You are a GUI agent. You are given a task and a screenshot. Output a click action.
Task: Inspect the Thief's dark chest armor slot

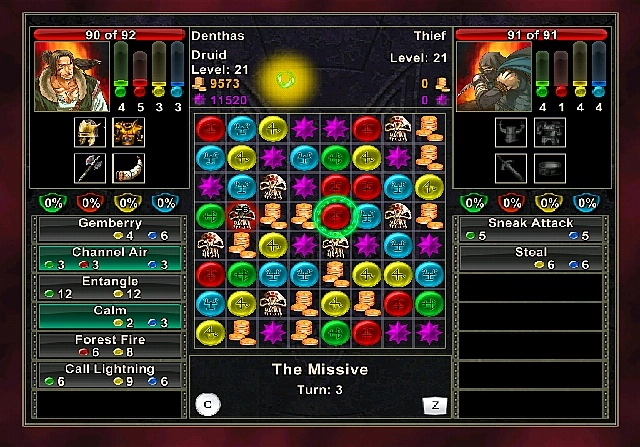(x=548, y=132)
